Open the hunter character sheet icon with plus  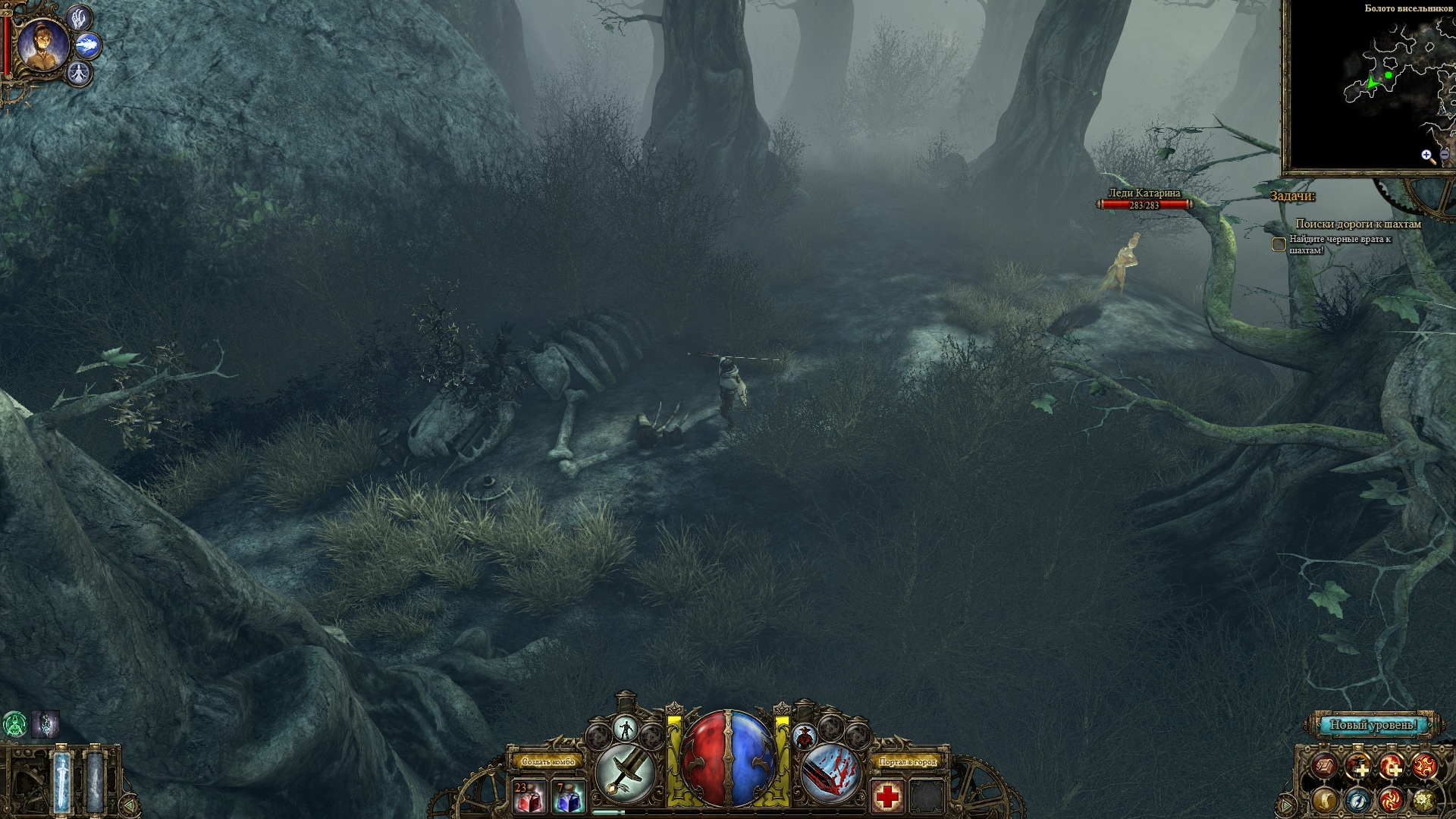1358,767
